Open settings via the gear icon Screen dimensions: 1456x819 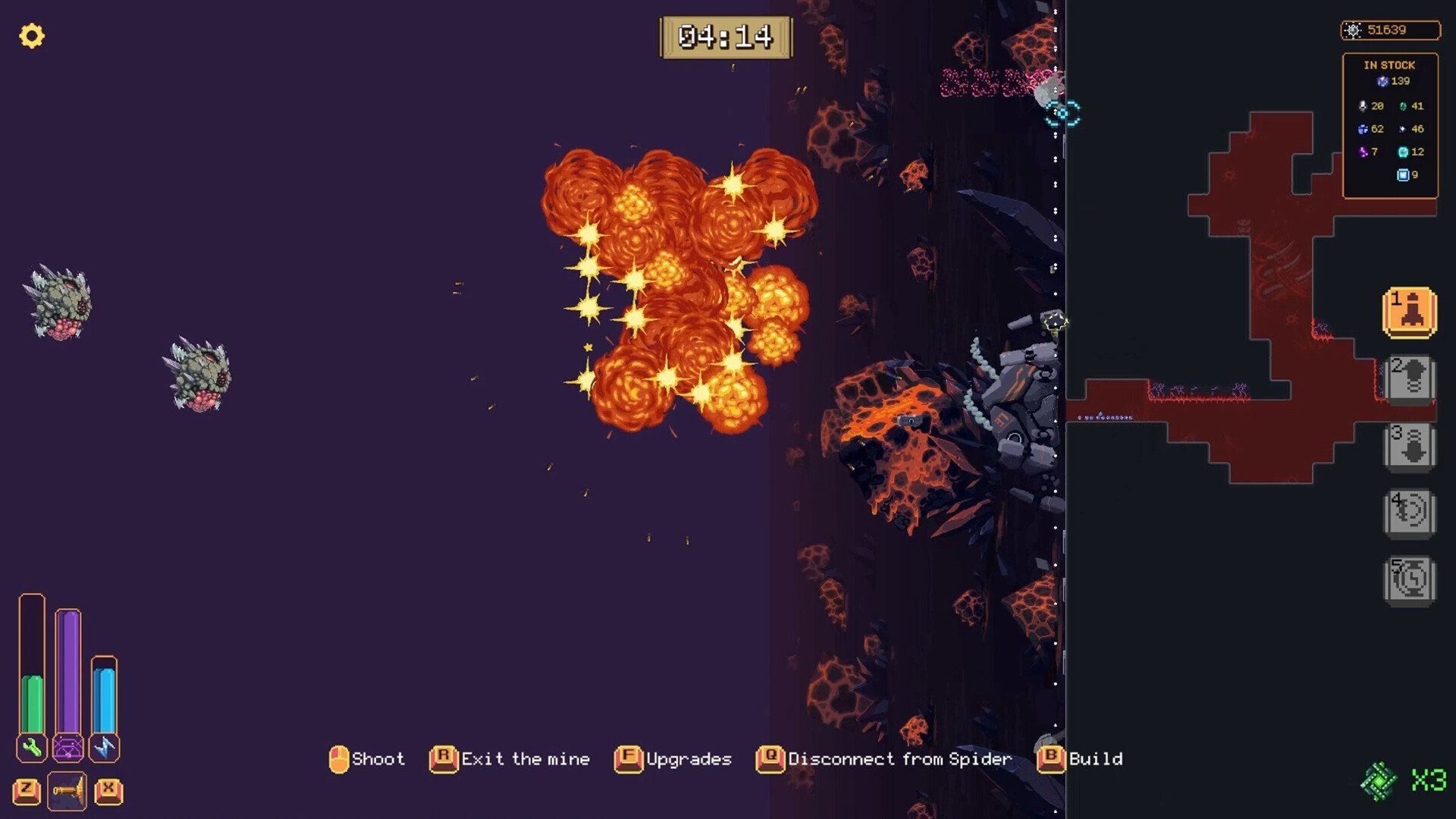(x=32, y=36)
